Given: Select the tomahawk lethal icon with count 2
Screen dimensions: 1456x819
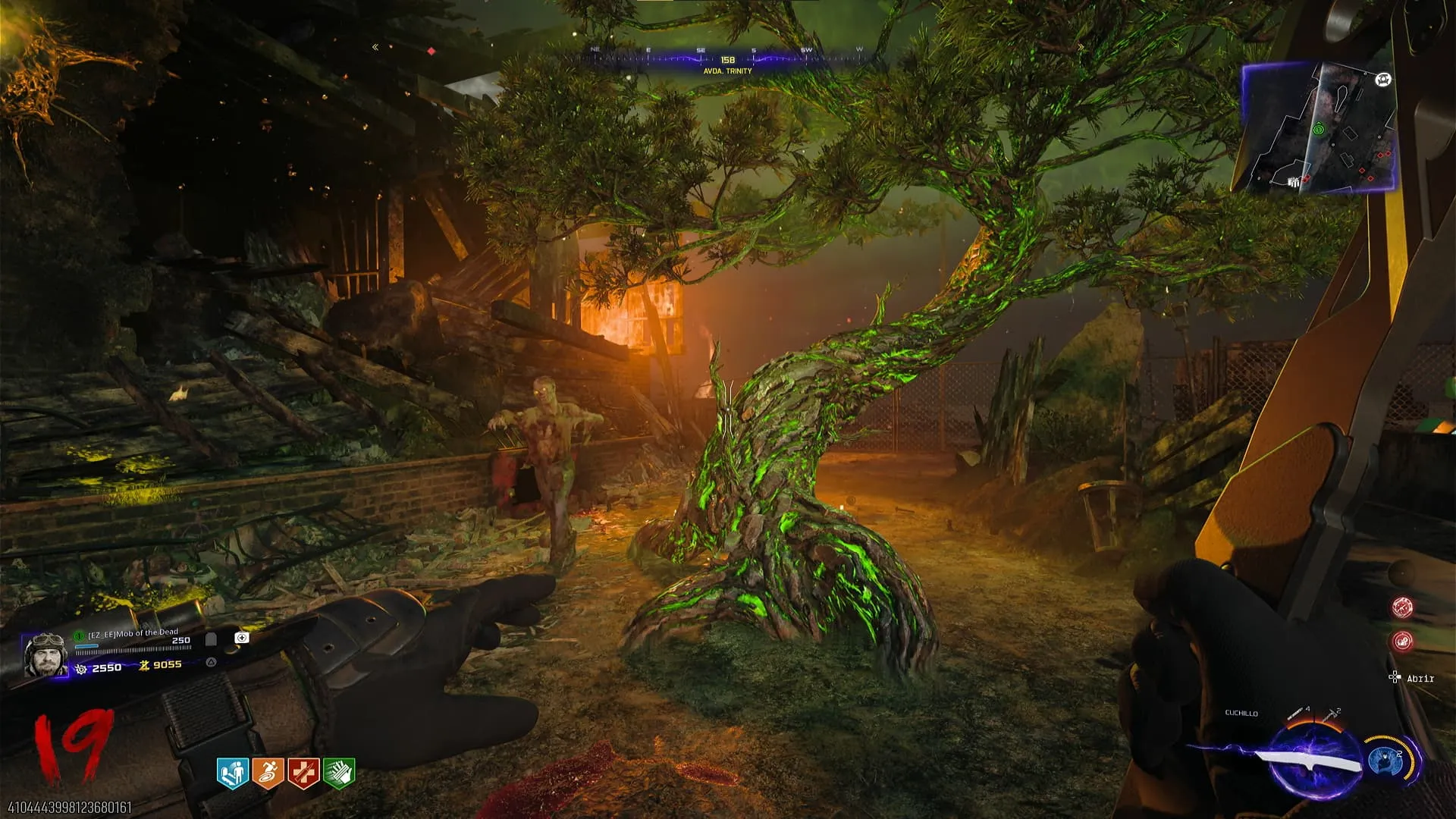Looking at the screenshot, I should pyautogui.click(x=1331, y=714).
